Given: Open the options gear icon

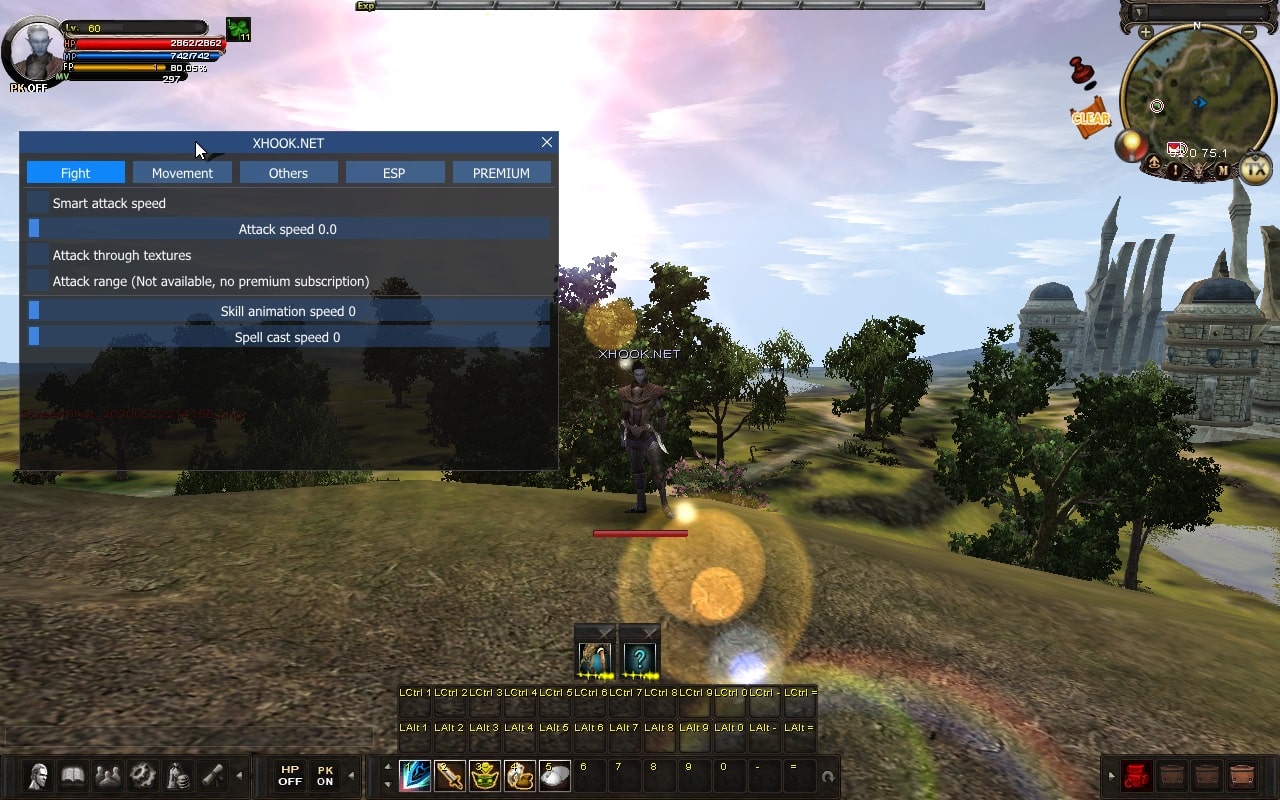Looking at the screenshot, I should coord(142,775).
